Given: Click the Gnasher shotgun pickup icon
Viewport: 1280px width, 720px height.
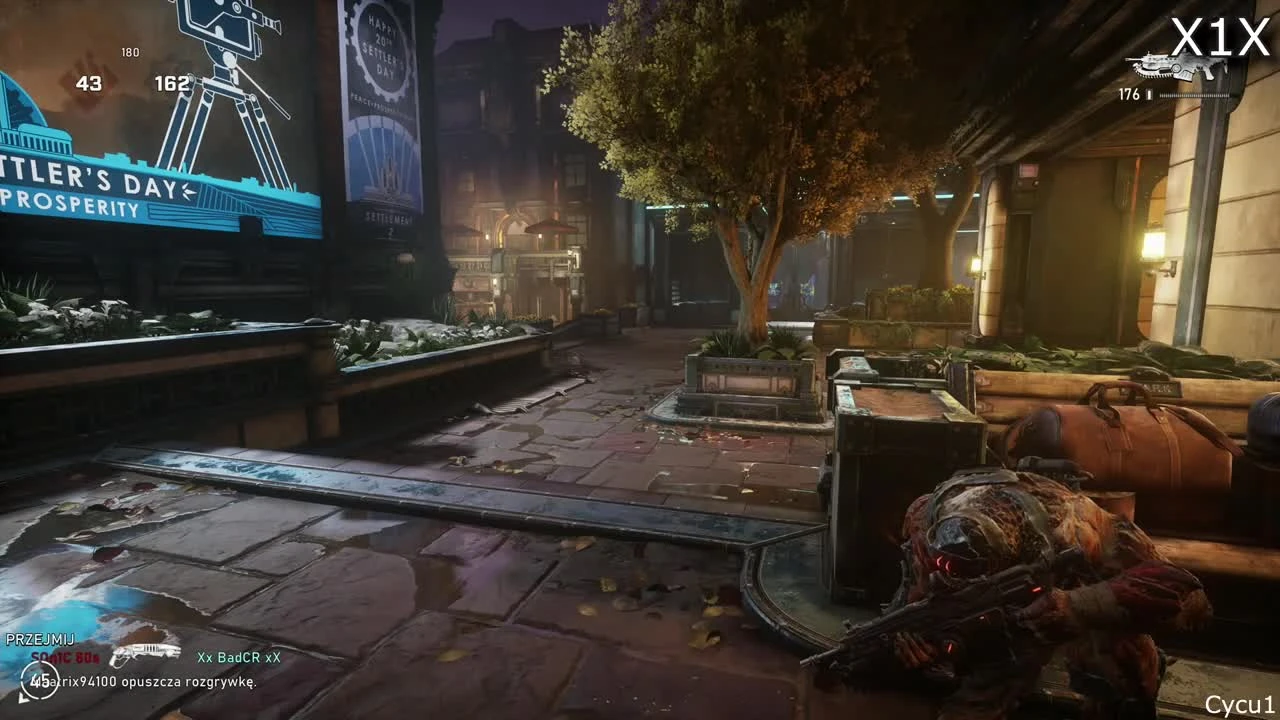Looking at the screenshot, I should 145,652.
